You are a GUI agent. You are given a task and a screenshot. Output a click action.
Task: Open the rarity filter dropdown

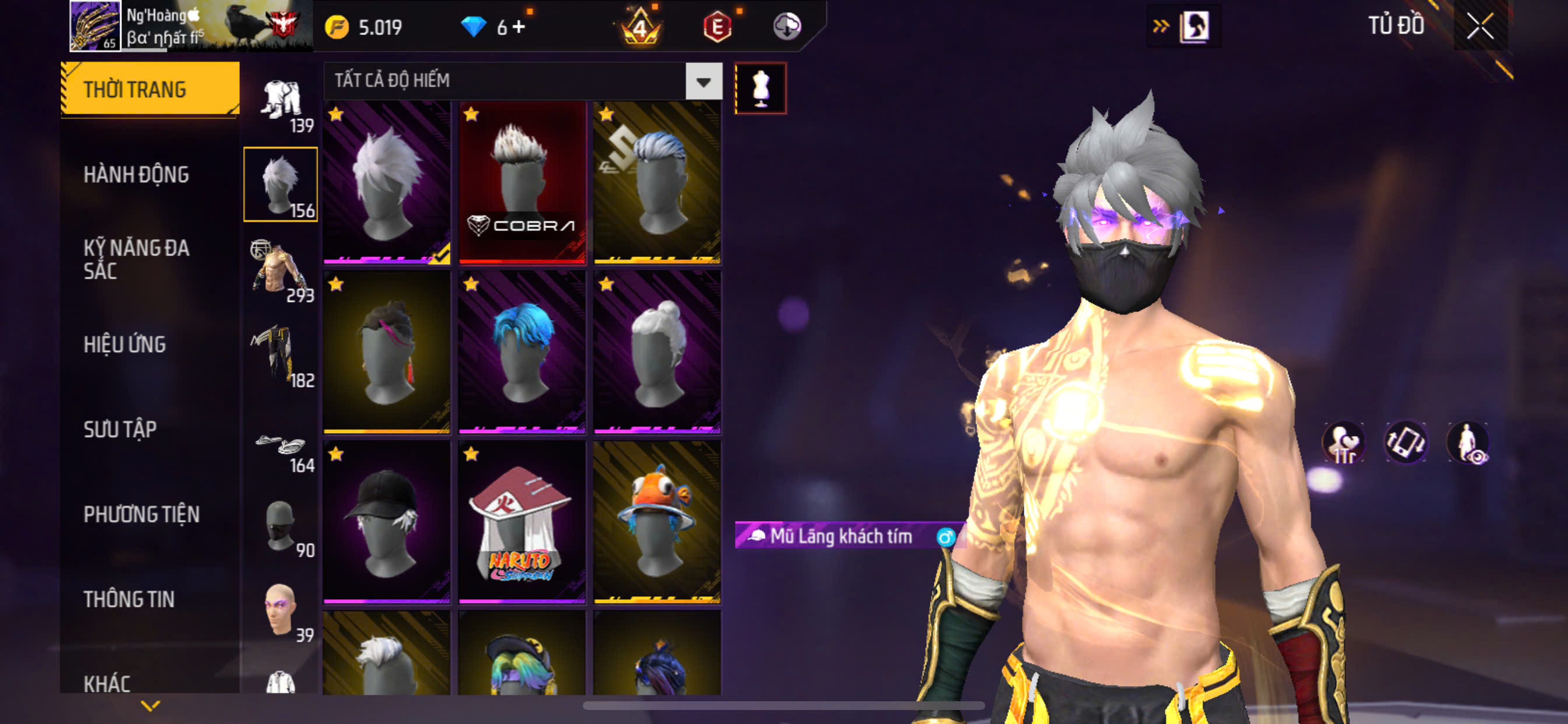[x=703, y=81]
